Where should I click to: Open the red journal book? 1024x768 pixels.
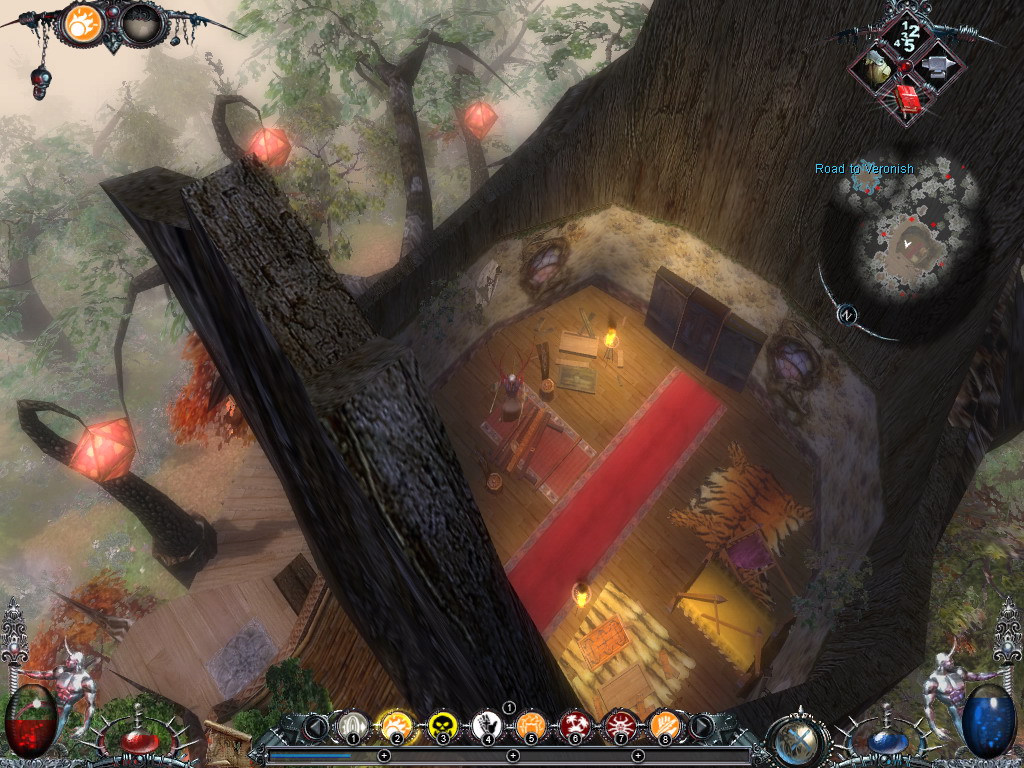[x=907, y=100]
